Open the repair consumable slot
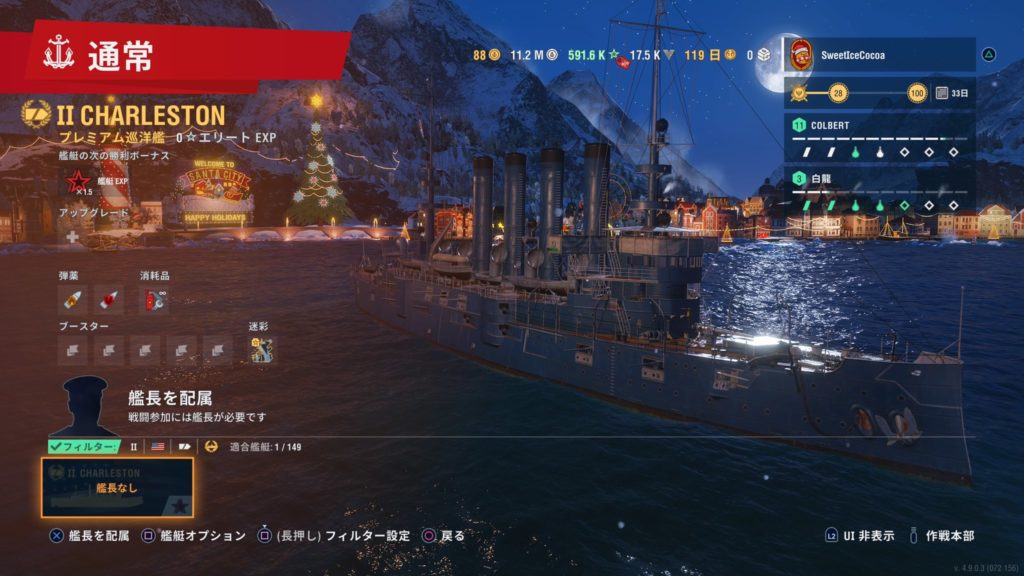Screen dimensions: 1024x576 pos(154,298)
